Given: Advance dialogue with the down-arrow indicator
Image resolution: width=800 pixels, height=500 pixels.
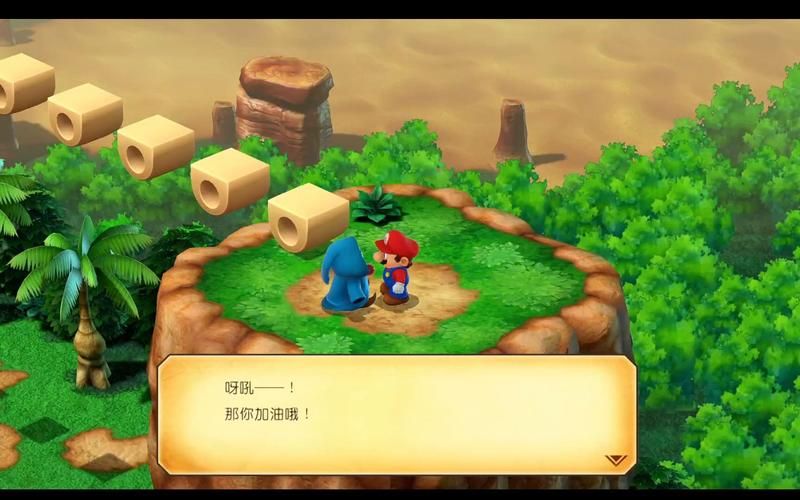Looking at the screenshot, I should [x=616, y=460].
